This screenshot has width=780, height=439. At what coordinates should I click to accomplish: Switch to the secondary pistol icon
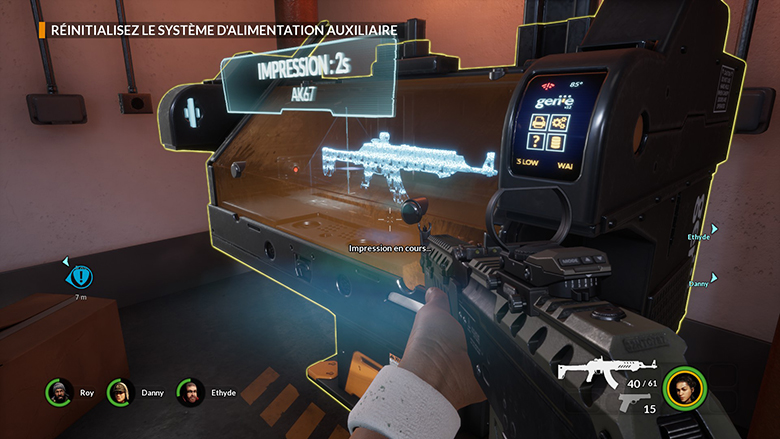pos(634,401)
